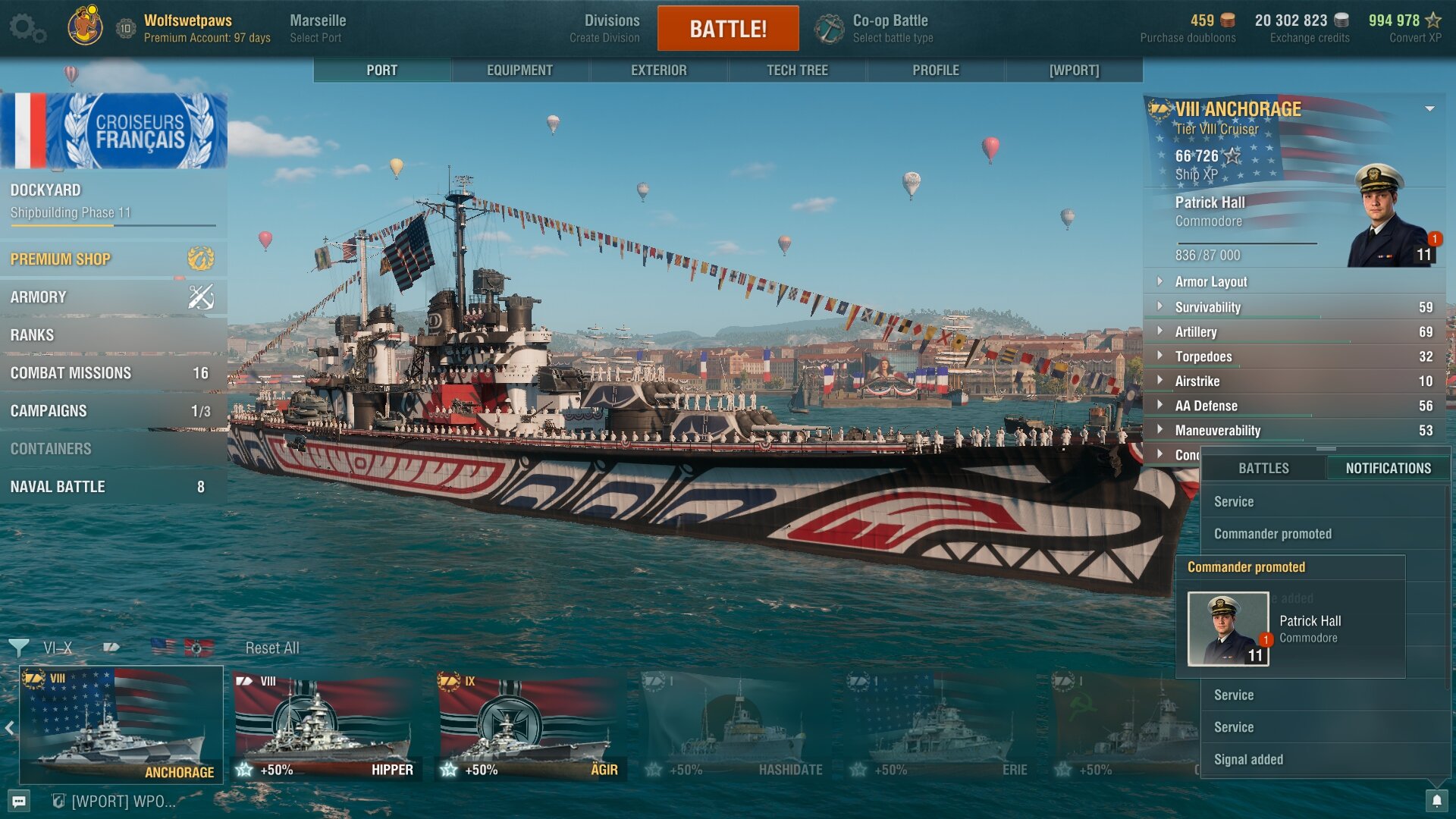Open the Exterior tab
This screenshot has width=1456, height=819.
point(658,70)
